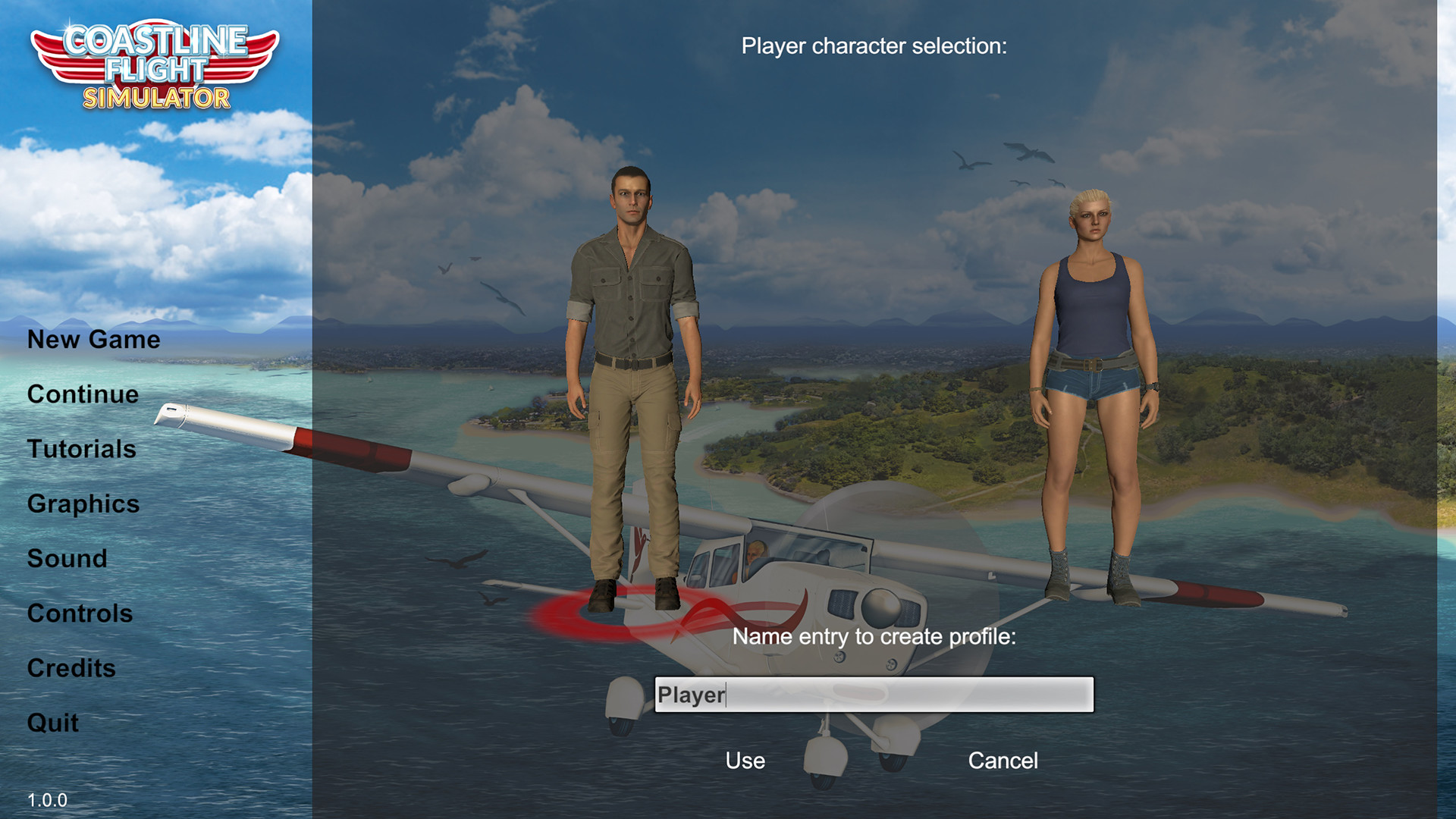Select the blonde female character
Image resolution: width=1456 pixels, height=819 pixels.
point(1092,341)
